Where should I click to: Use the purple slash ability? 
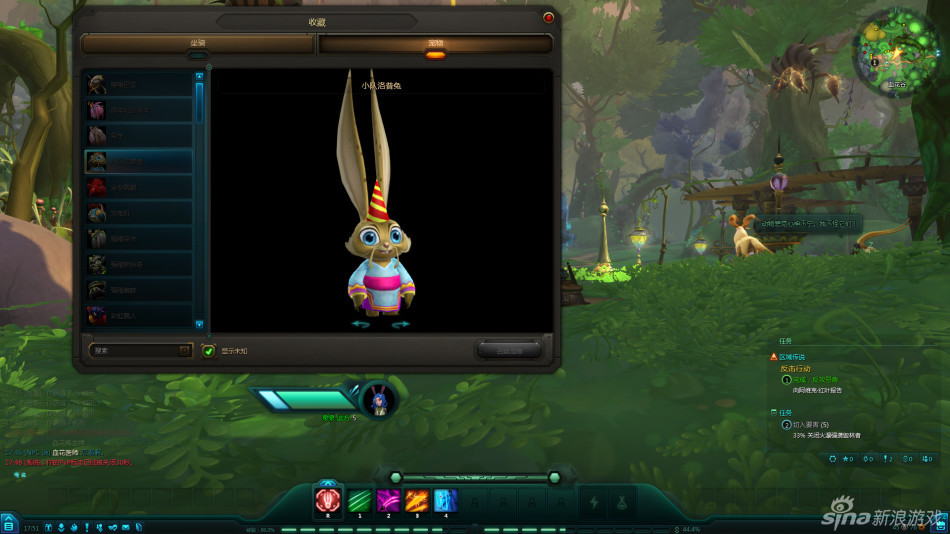[387, 499]
